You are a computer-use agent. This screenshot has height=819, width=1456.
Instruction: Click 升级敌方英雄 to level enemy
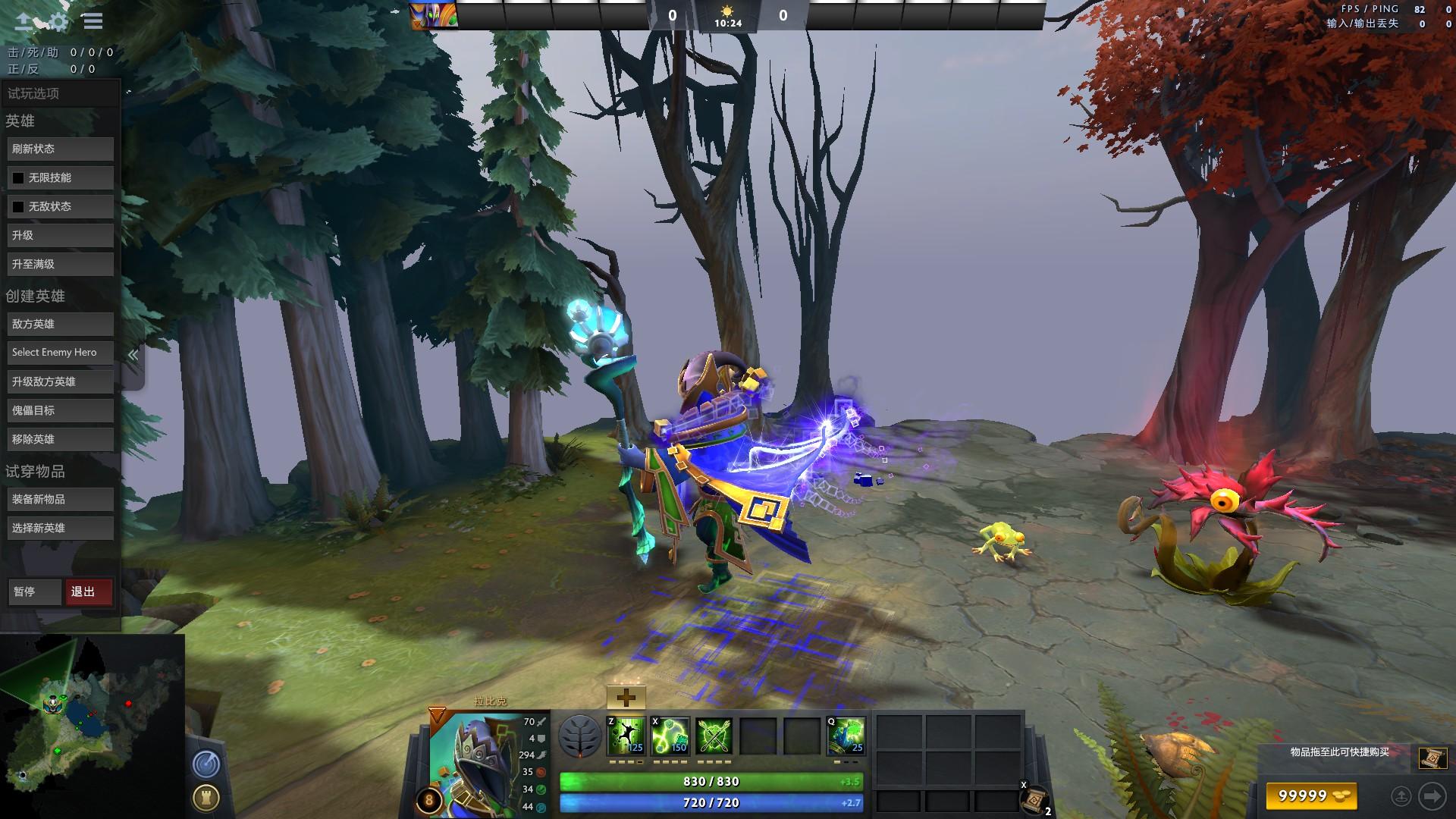click(x=61, y=381)
